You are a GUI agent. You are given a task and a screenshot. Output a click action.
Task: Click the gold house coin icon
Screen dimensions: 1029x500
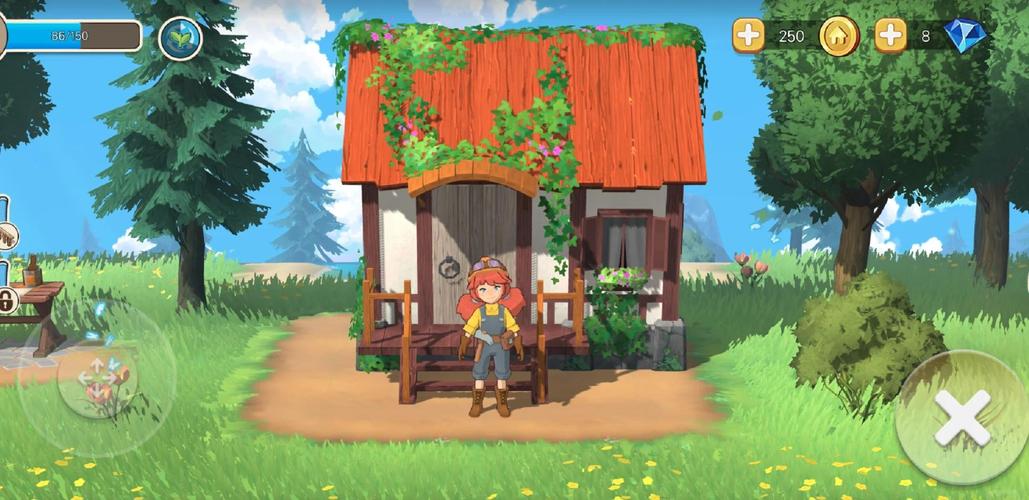(839, 36)
